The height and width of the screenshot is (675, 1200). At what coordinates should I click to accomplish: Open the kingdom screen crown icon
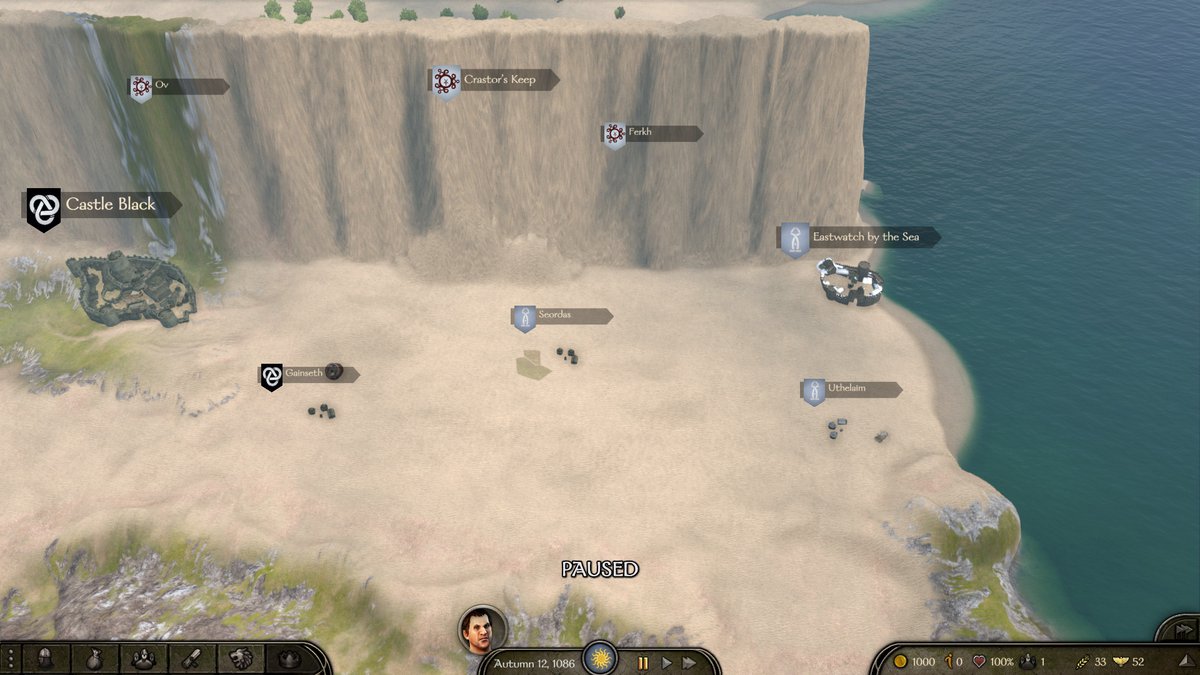coord(289,659)
